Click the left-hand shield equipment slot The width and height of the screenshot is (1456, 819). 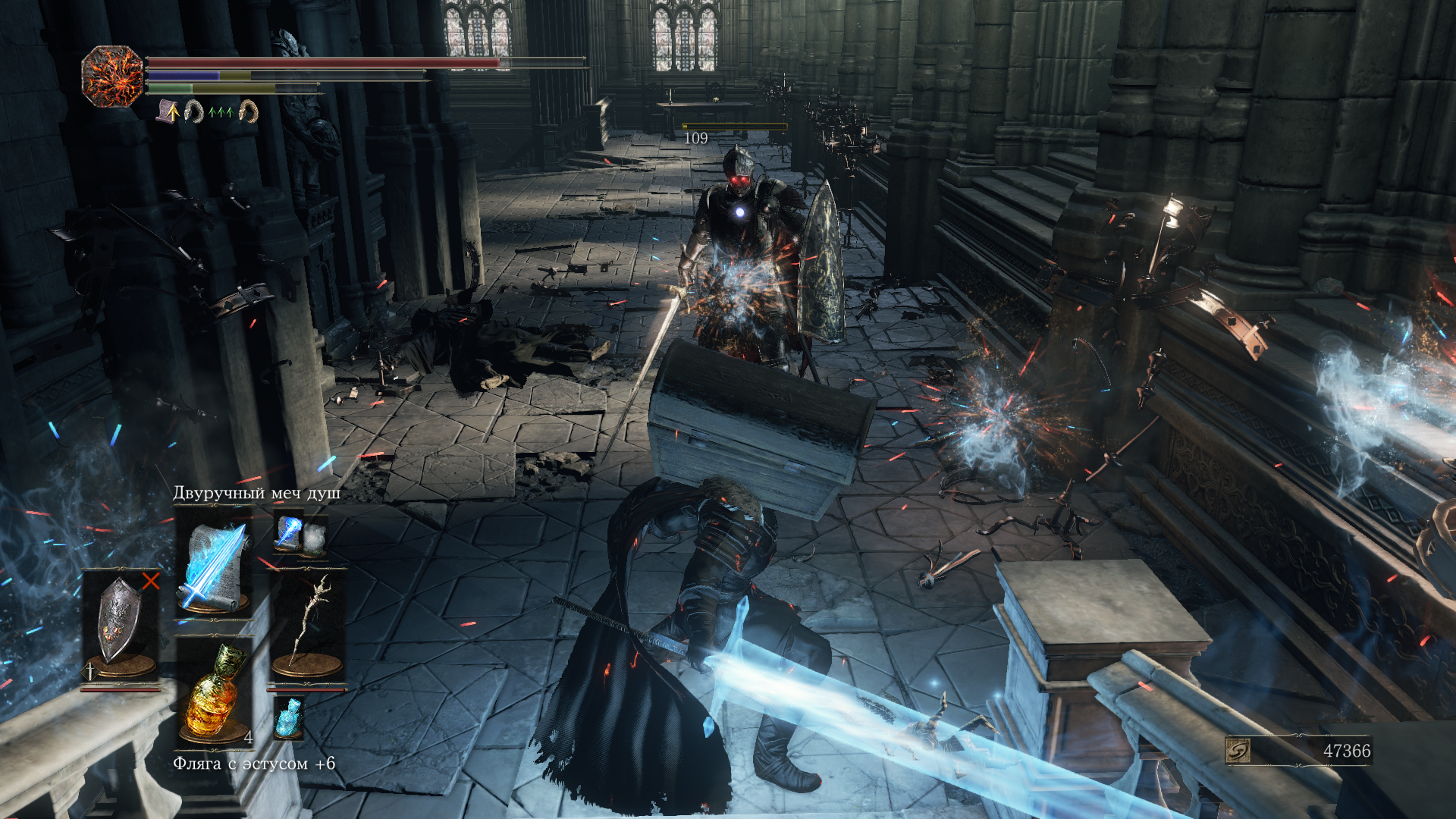point(120,627)
